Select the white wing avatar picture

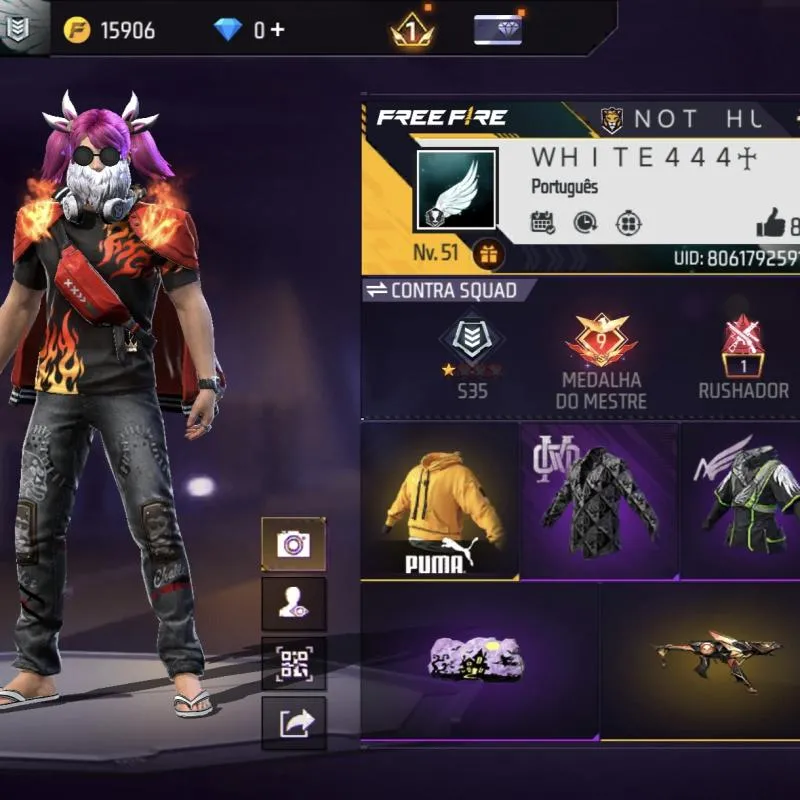point(456,190)
